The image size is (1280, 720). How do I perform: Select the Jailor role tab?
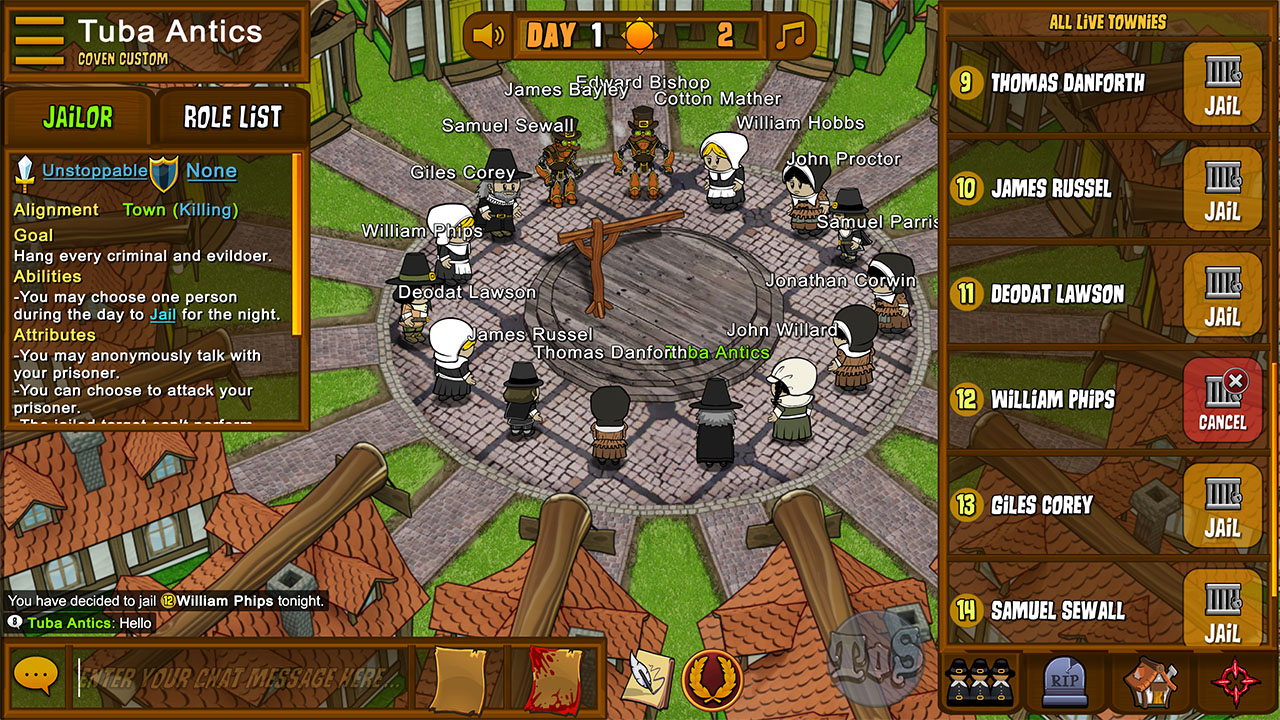coord(78,117)
